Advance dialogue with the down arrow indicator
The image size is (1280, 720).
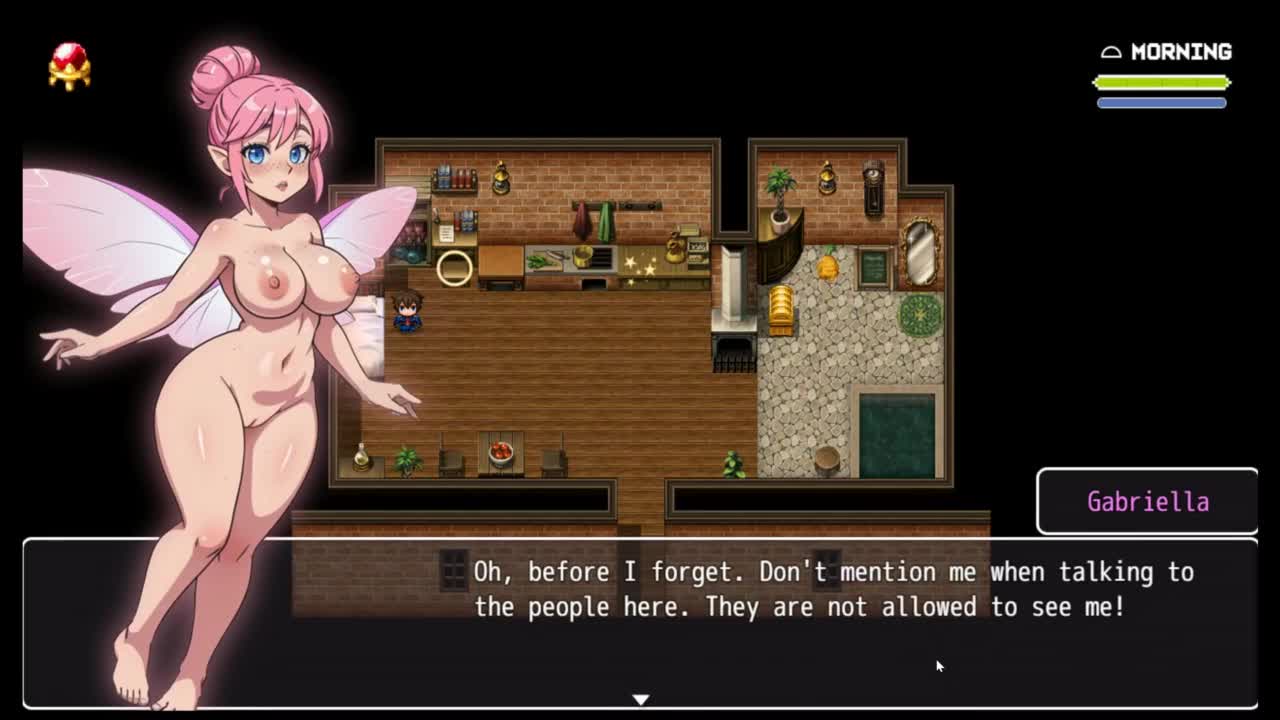(x=641, y=699)
